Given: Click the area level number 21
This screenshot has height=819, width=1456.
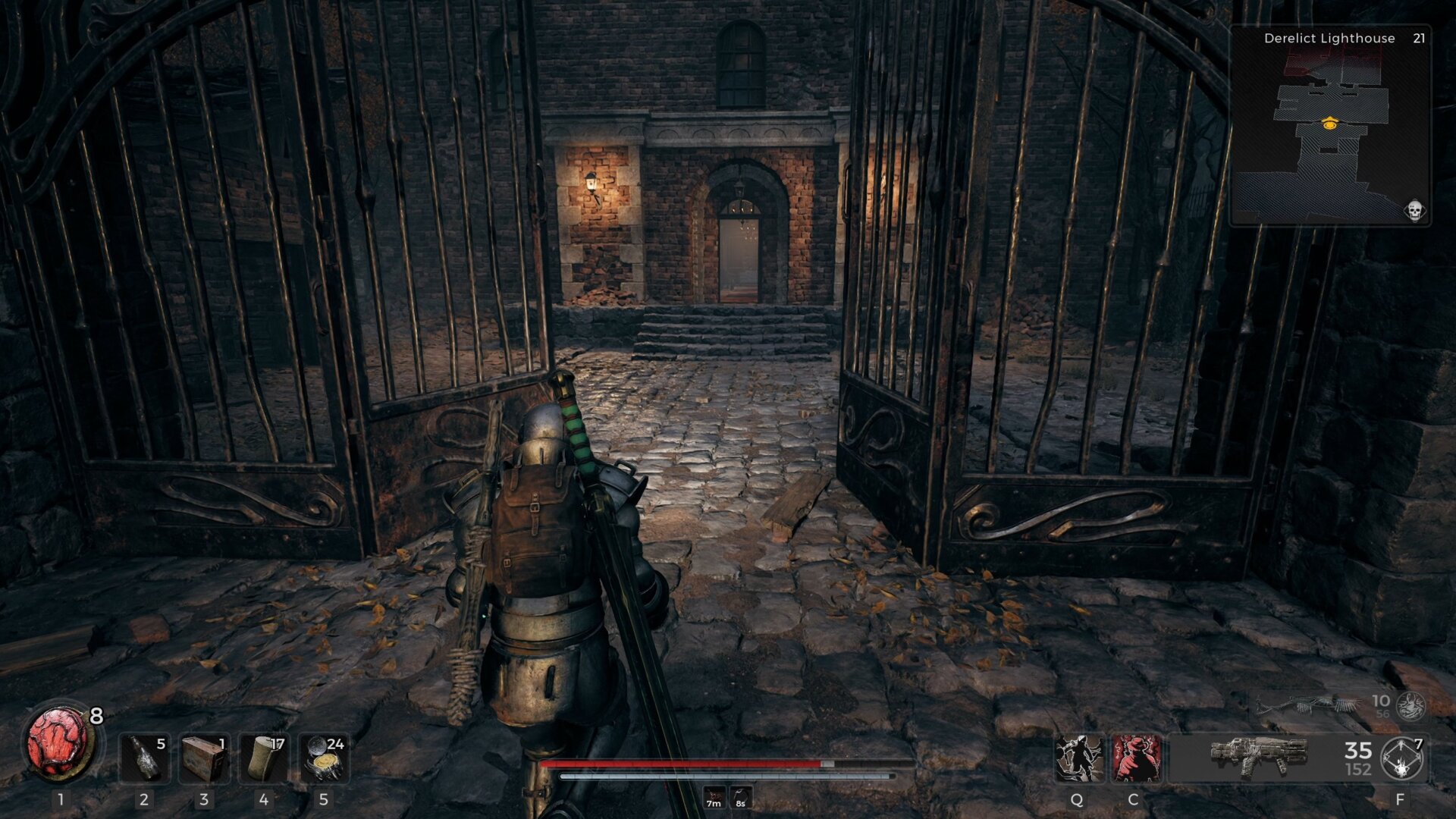Looking at the screenshot, I should (x=1420, y=38).
